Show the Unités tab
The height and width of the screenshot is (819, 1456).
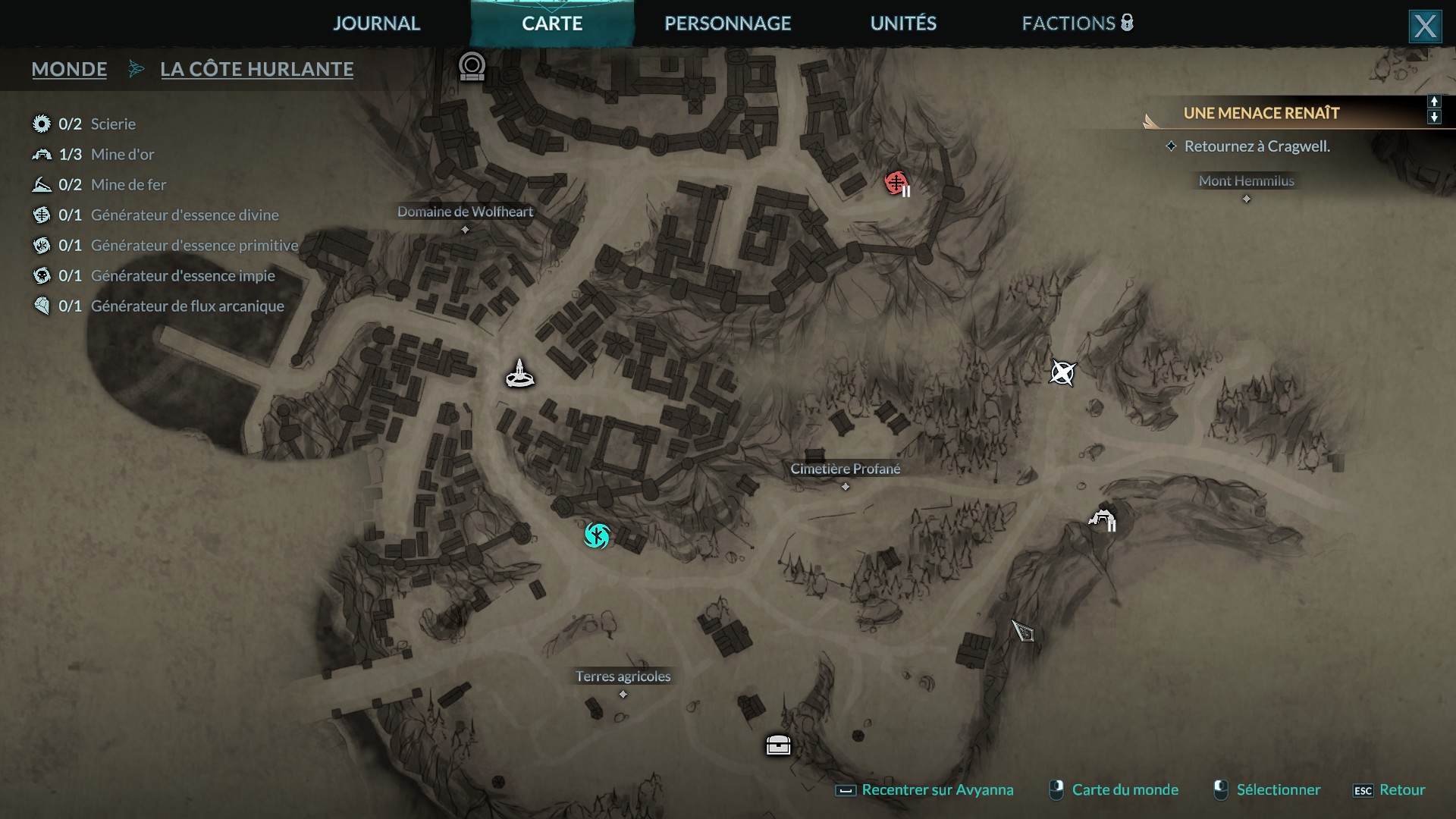903,24
